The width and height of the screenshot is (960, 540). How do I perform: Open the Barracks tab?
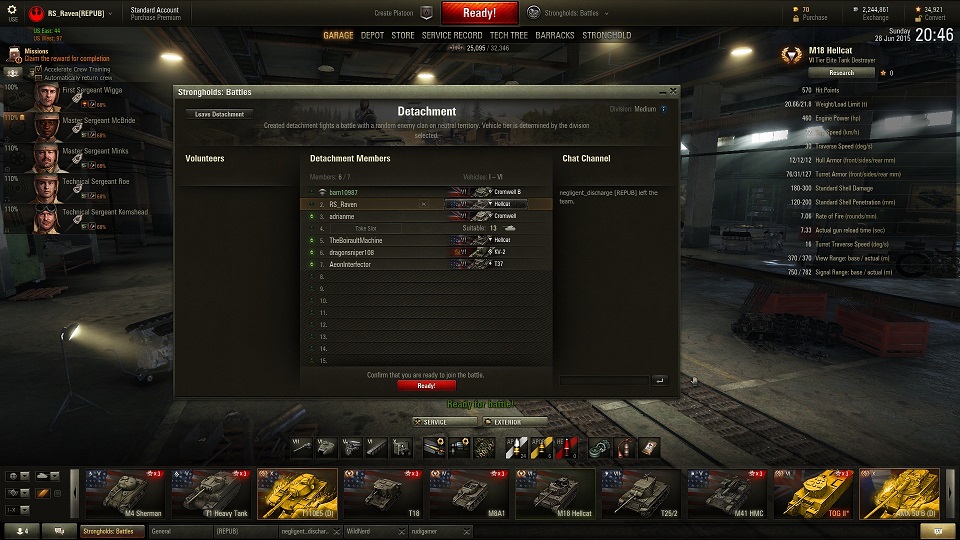[555, 35]
